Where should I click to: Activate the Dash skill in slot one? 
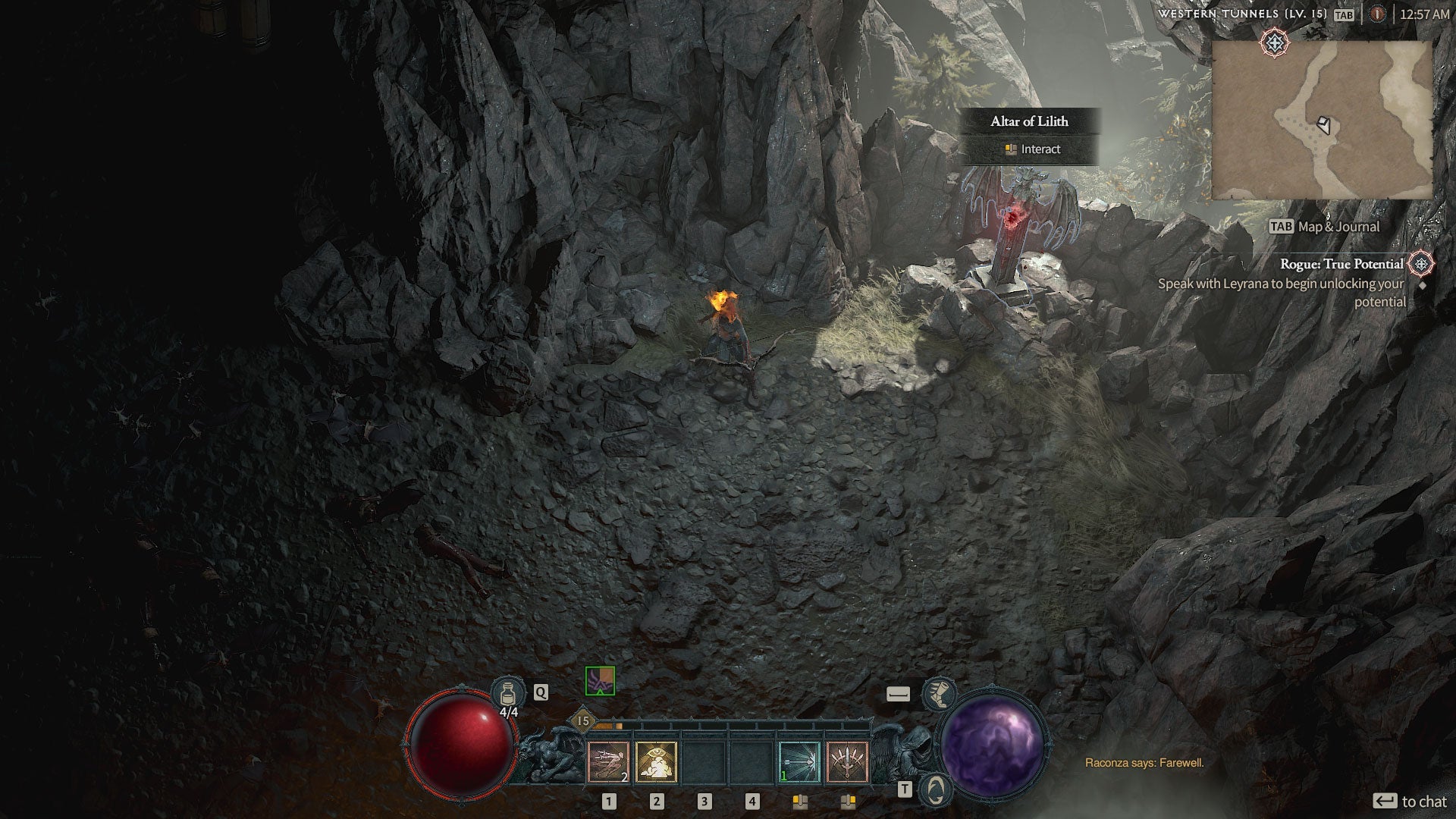[x=608, y=761]
